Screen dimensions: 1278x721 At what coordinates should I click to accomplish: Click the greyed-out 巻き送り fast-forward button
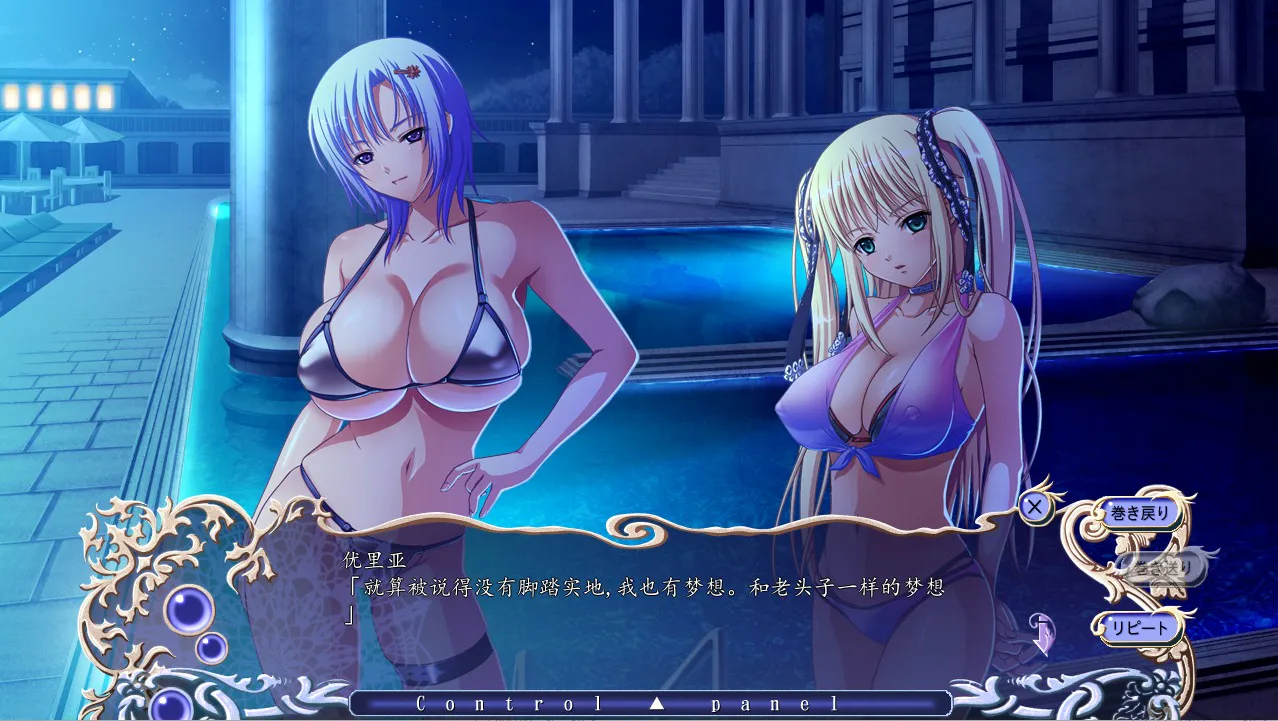click(1160, 569)
